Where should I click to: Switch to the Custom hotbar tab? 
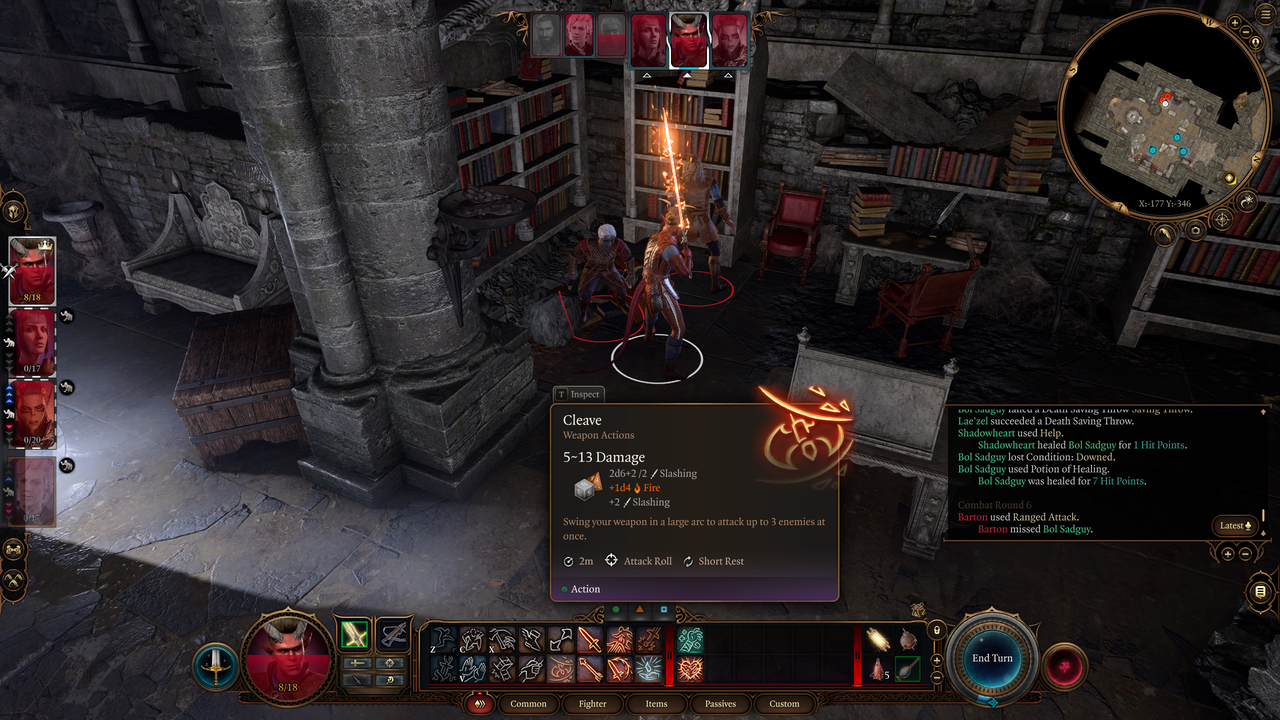(x=784, y=704)
